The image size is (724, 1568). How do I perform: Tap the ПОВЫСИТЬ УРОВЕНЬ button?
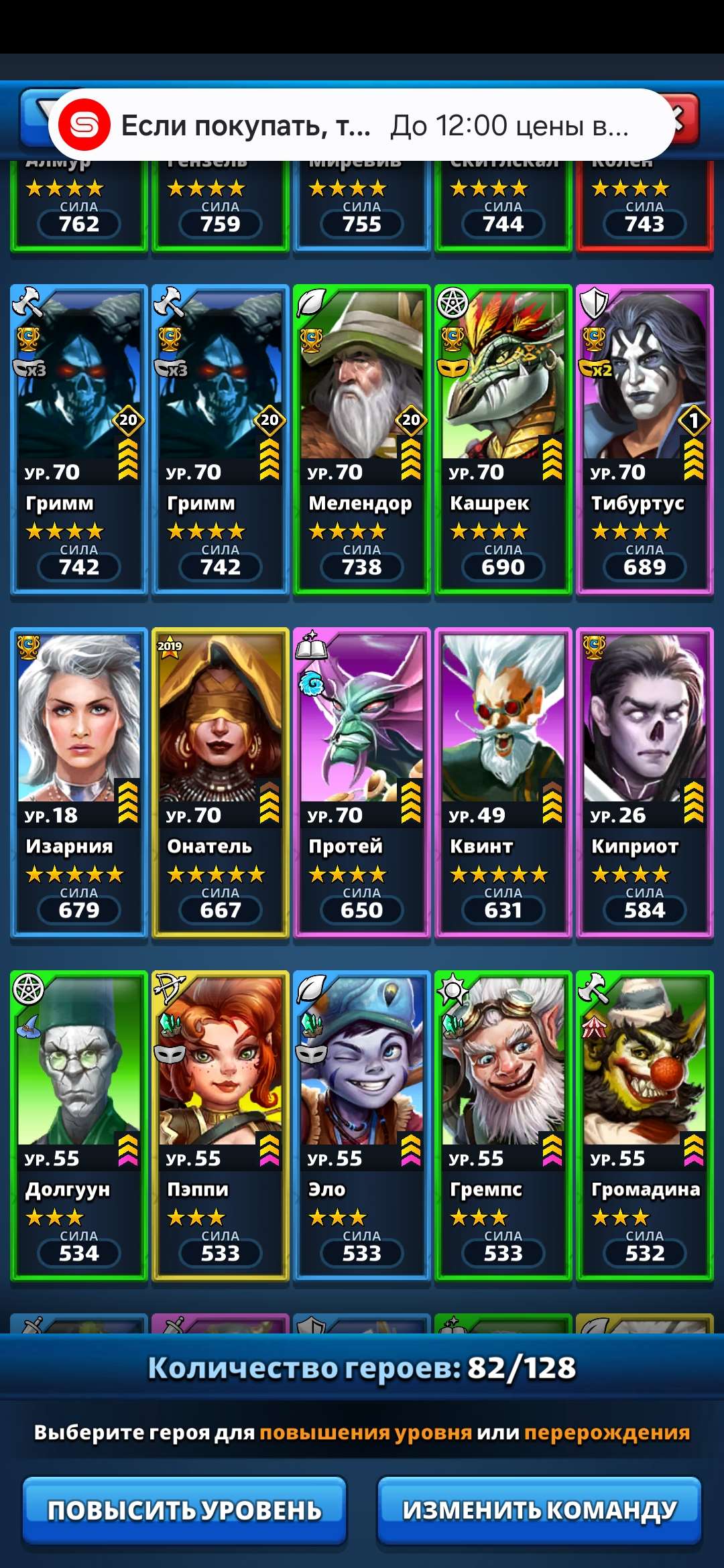tap(184, 1510)
